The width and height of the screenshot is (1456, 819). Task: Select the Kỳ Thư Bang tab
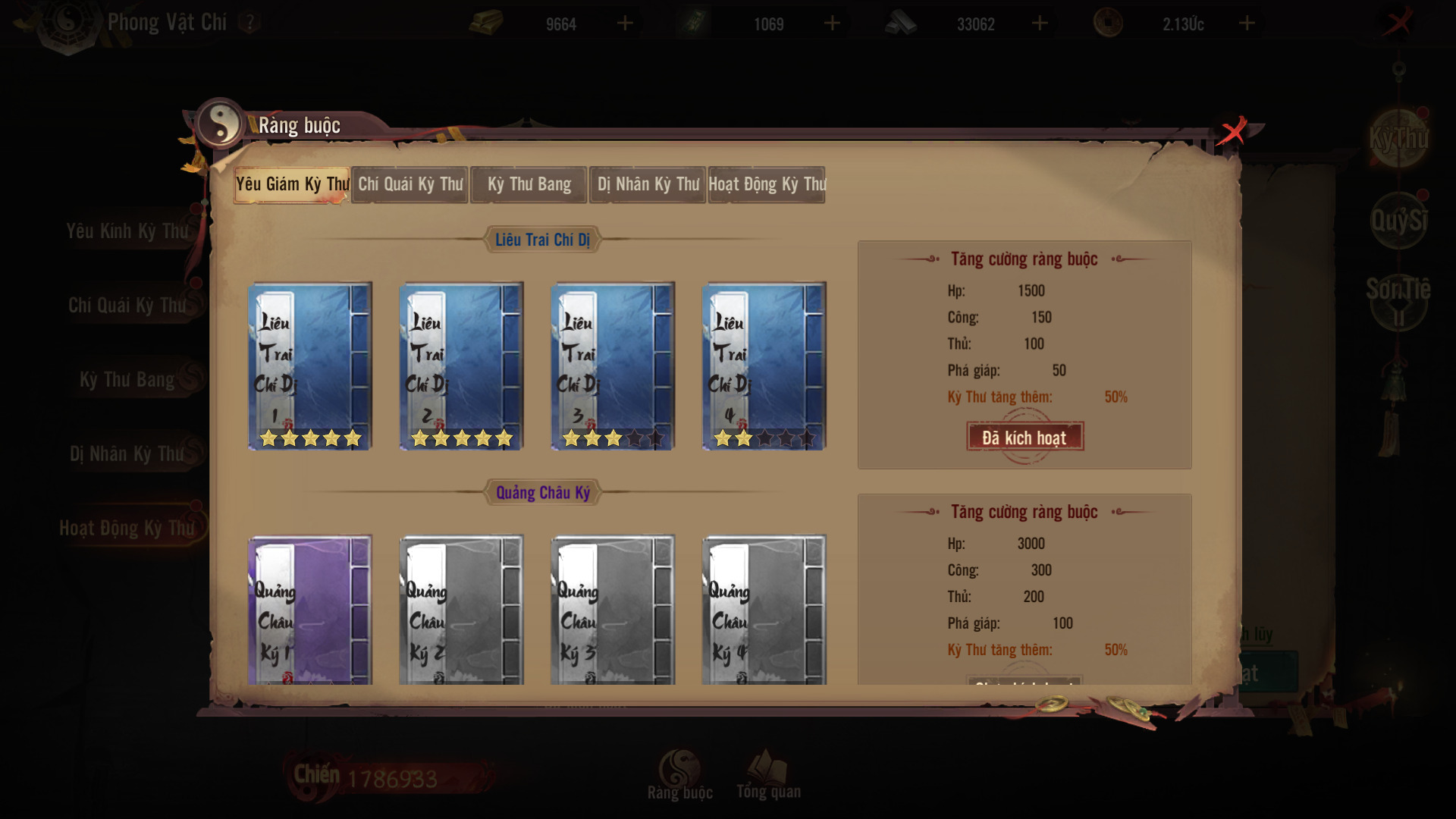[529, 184]
